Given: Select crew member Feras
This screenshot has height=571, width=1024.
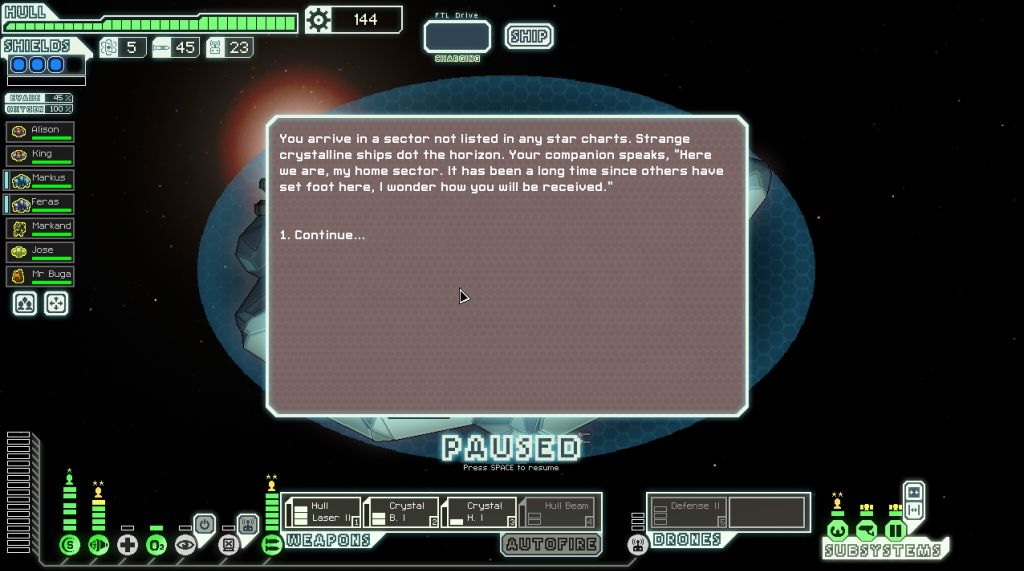Looking at the screenshot, I should click(40, 203).
